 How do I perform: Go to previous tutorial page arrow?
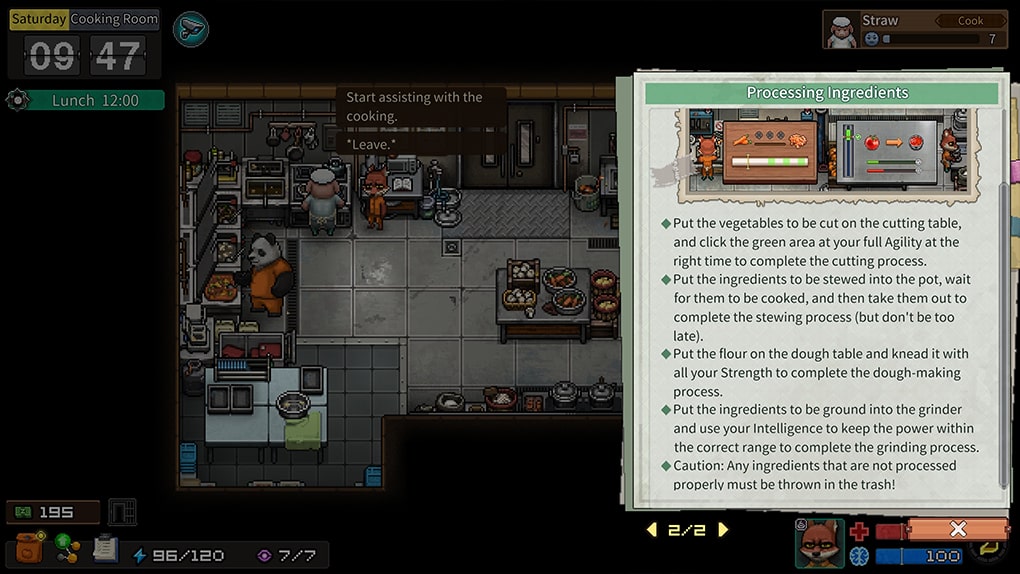[x=652, y=530]
